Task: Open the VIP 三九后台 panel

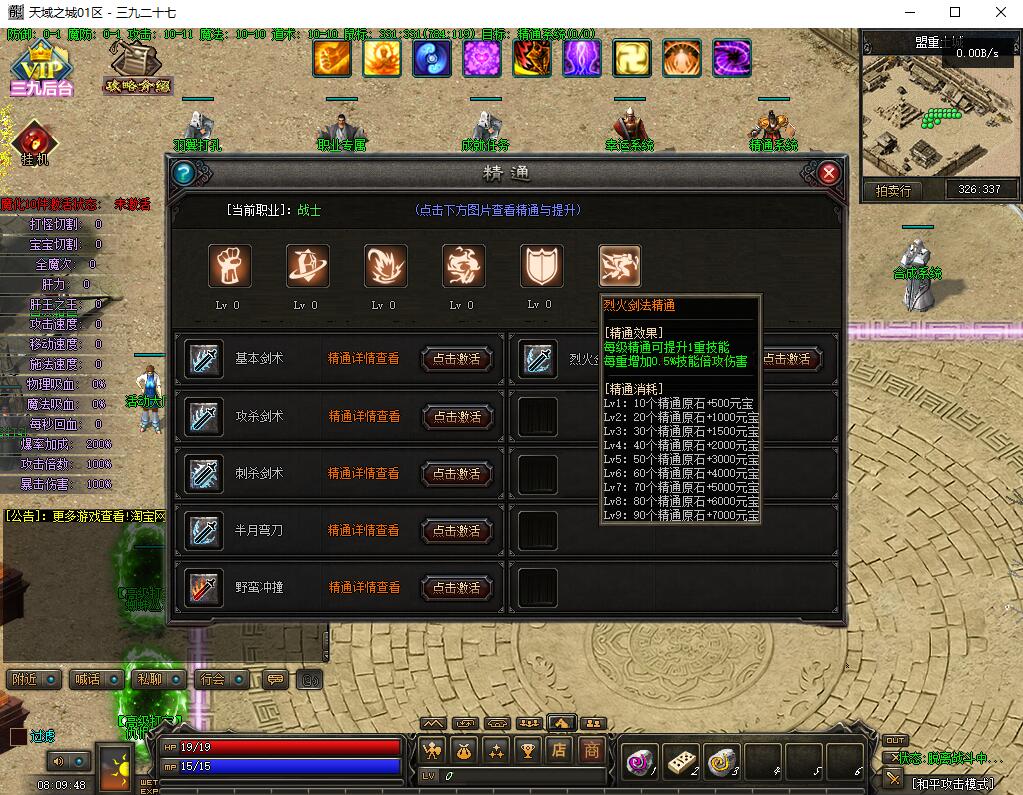Action: [41, 70]
